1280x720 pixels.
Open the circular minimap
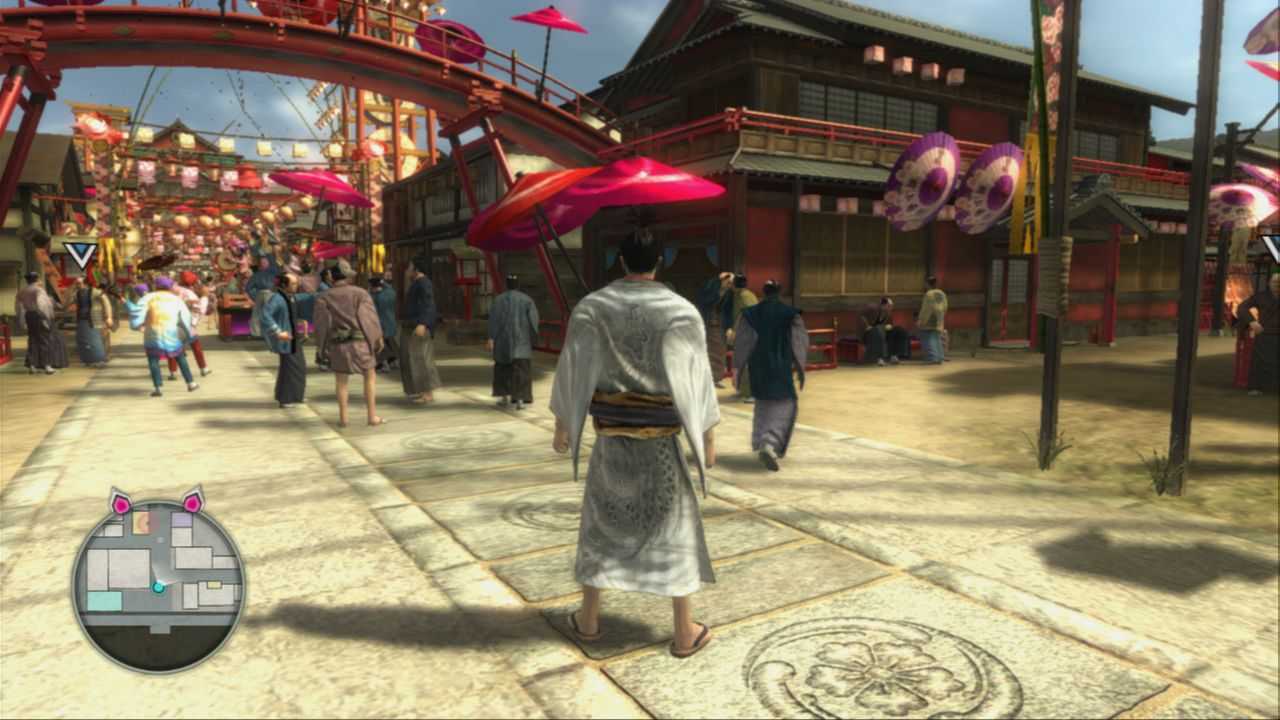[158, 585]
